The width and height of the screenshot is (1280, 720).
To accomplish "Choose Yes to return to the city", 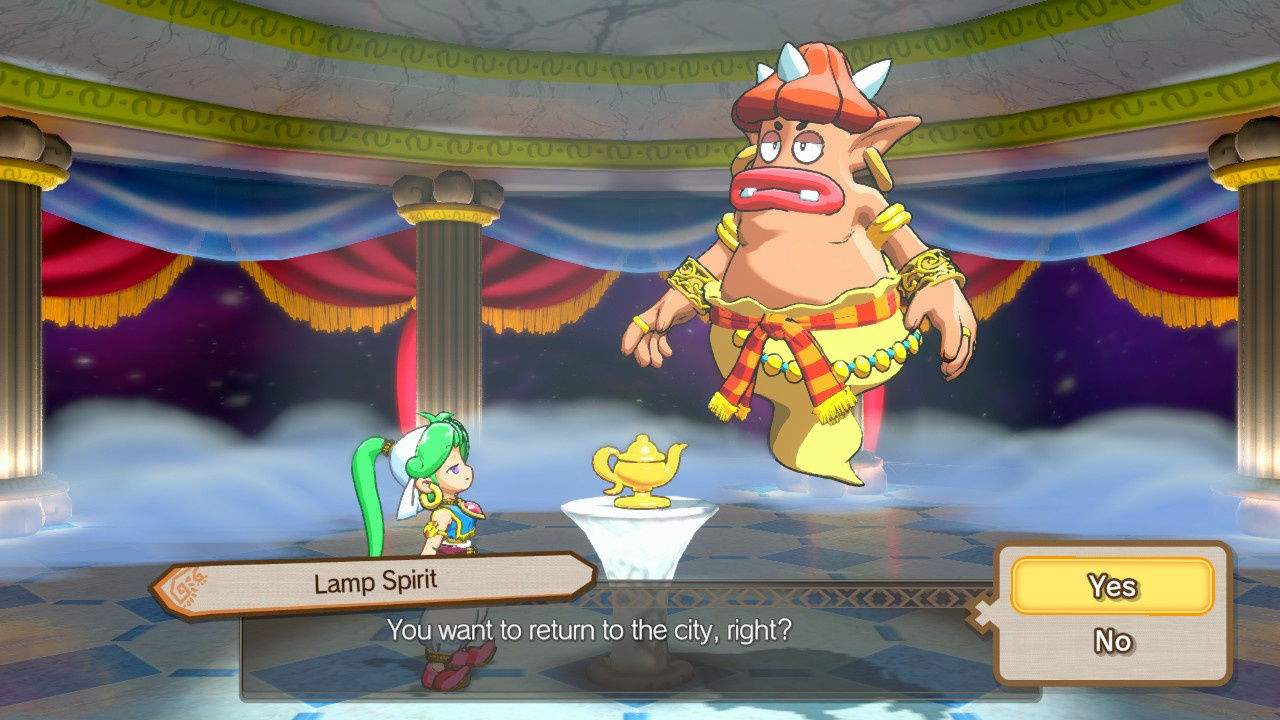I will tap(1112, 586).
